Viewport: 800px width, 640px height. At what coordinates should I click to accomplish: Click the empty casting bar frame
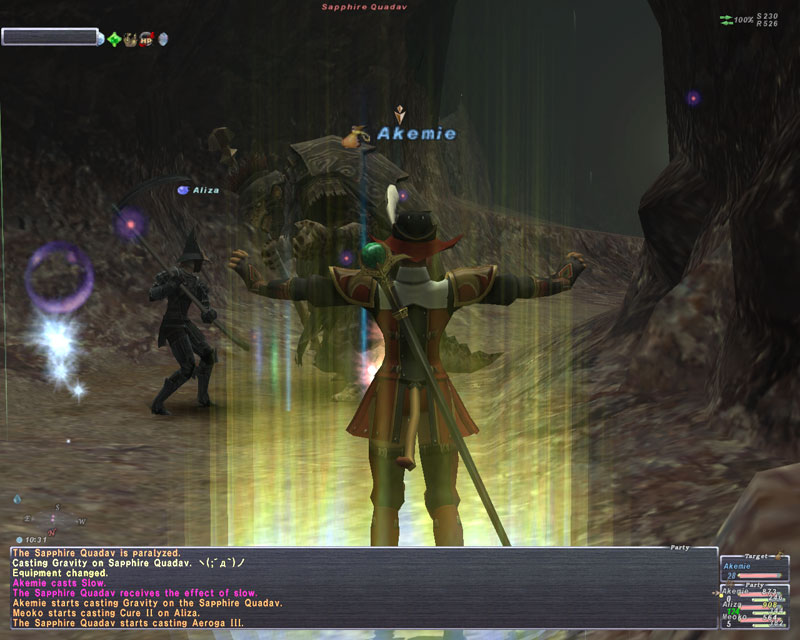[x=50, y=37]
